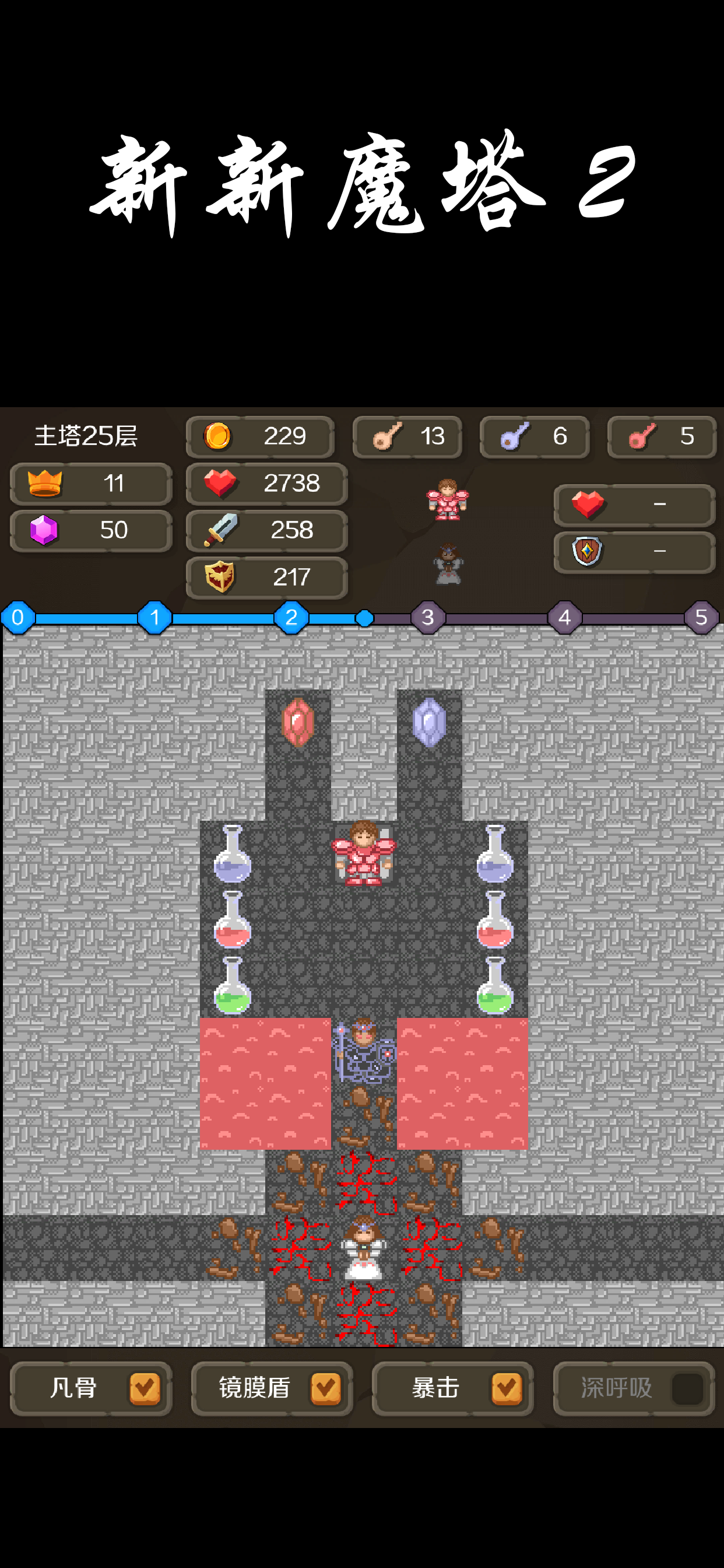Tap the red key counter
The height and width of the screenshot is (1568, 724).
tap(661, 436)
